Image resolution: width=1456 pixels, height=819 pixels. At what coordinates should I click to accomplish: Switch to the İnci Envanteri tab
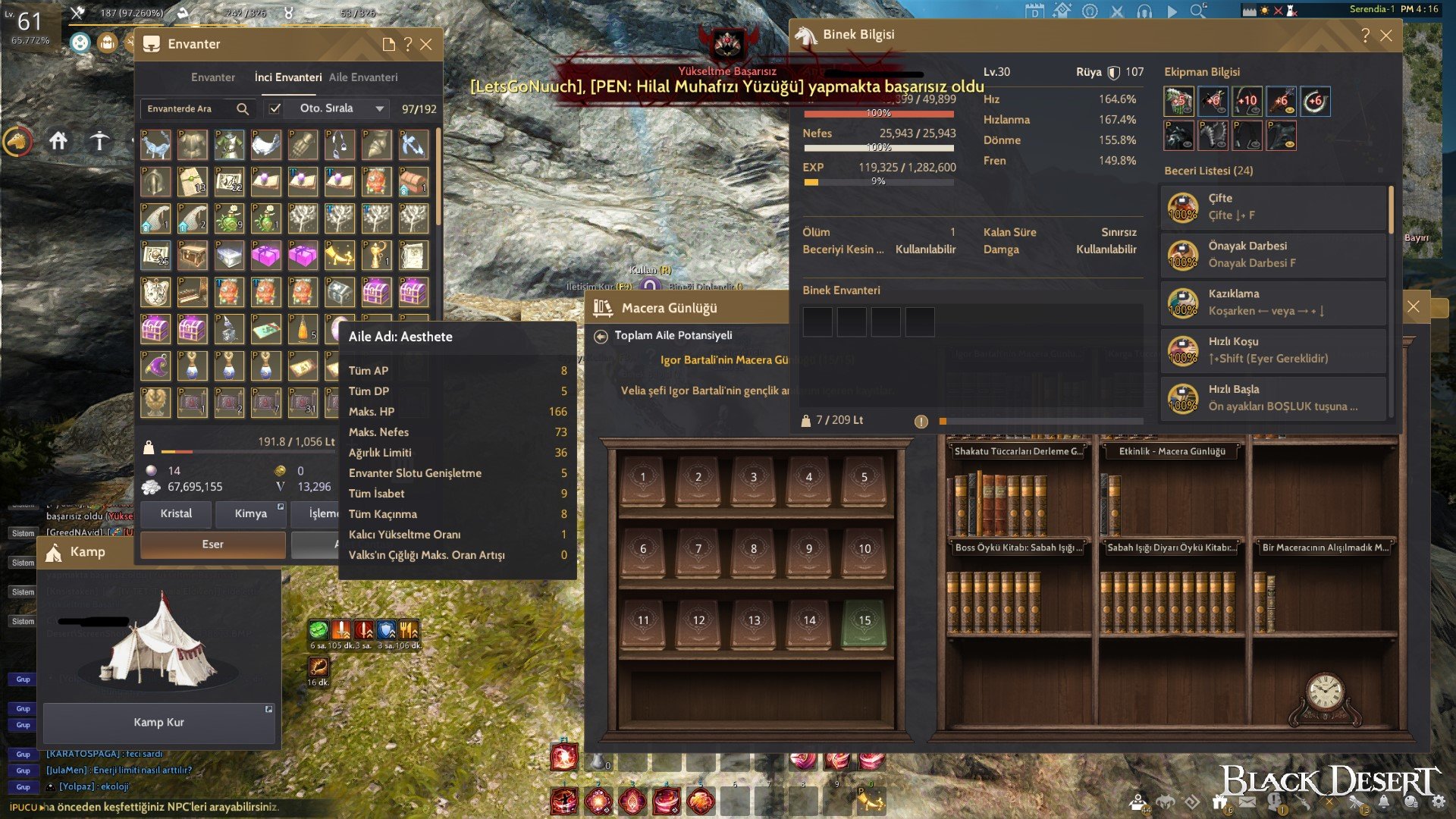point(288,77)
